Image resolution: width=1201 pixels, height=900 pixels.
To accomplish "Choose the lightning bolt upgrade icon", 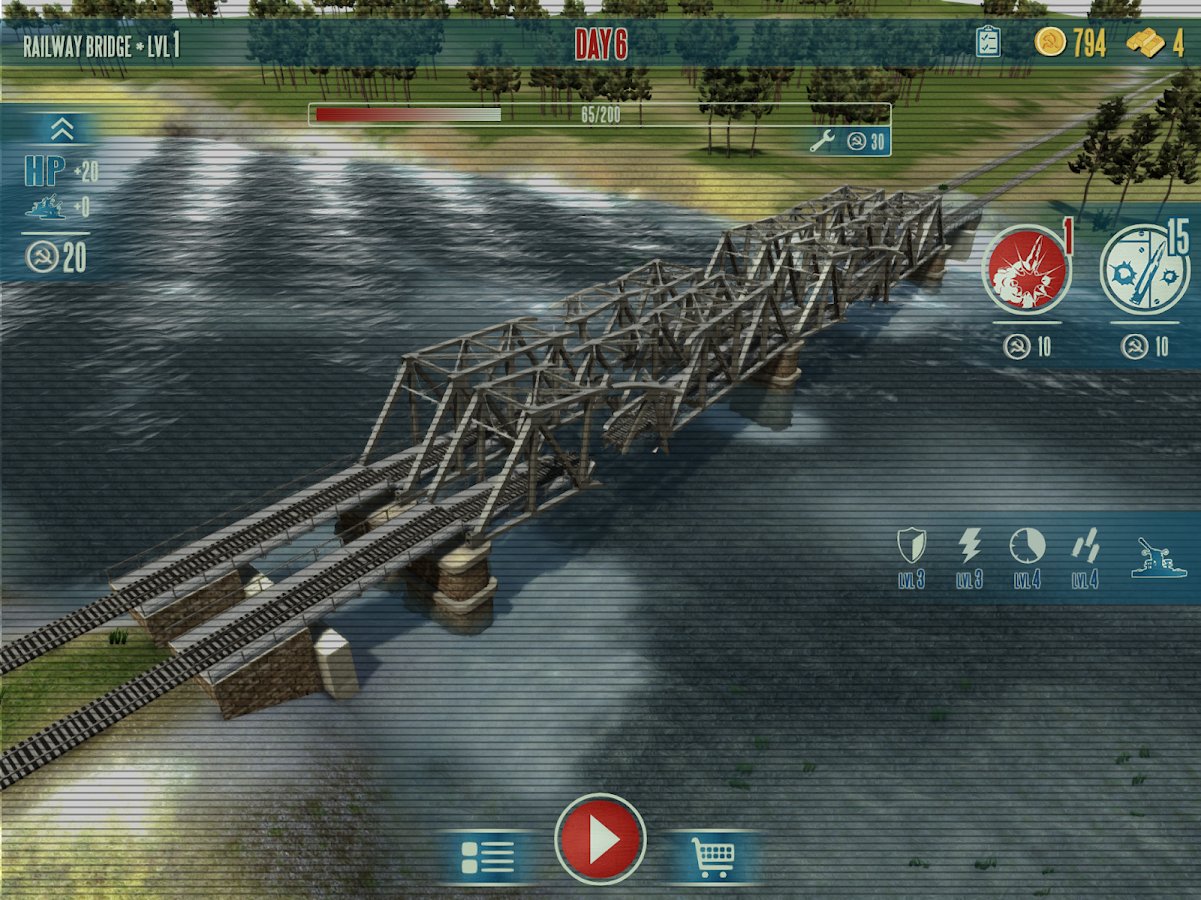I will tap(969, 546).
